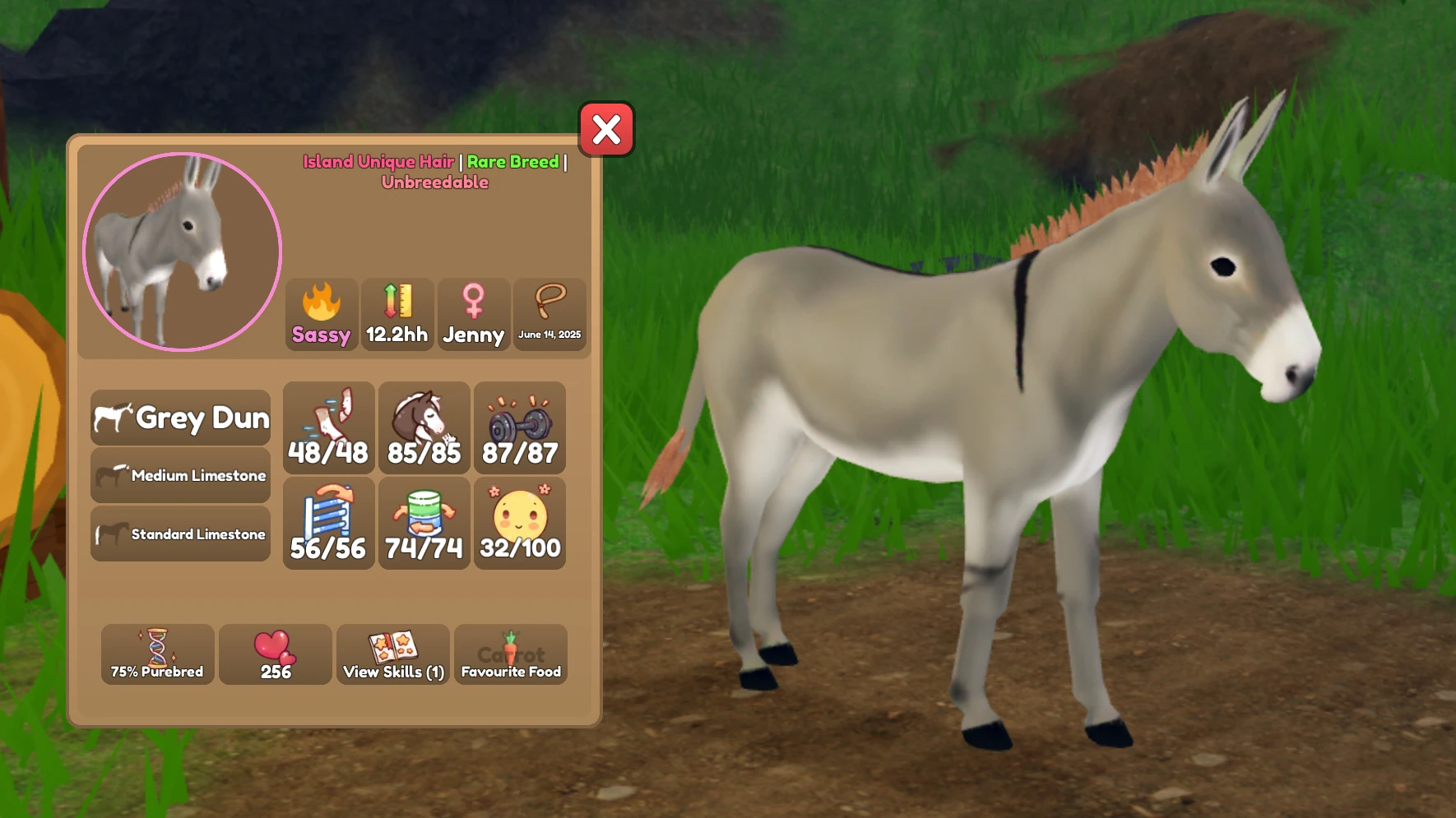Click the 32/100 smiling face happiness stat
Viewport: 1456px width, 818px height.
point(520,524)
